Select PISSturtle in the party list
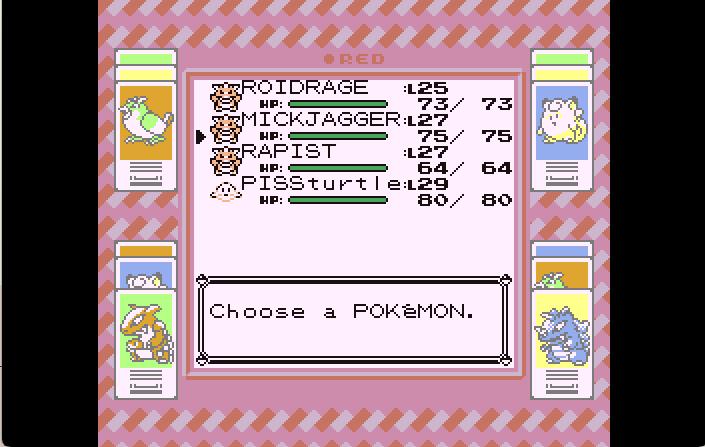 tap(320, 184)
